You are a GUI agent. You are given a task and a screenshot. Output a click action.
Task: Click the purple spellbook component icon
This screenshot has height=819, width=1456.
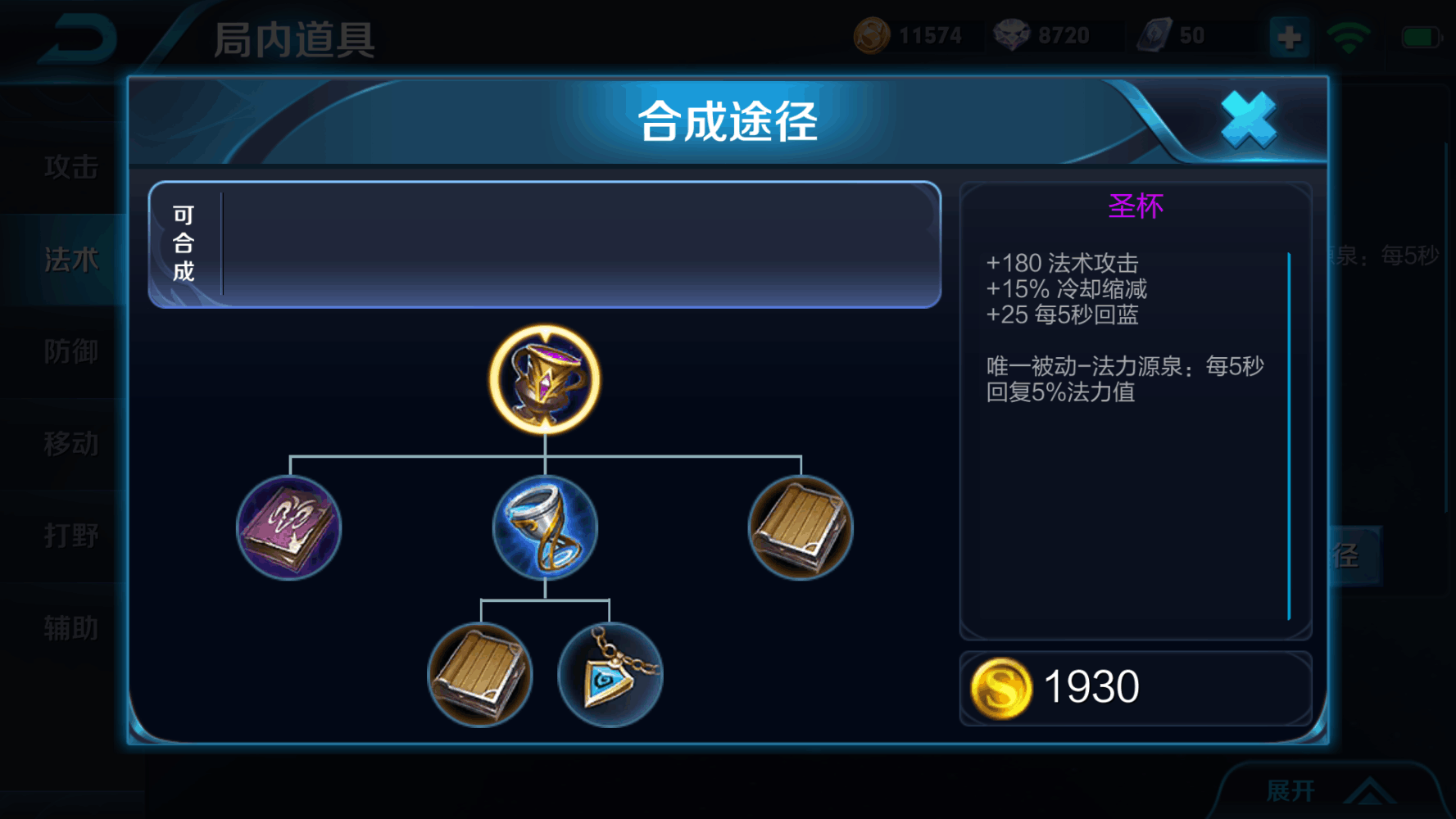point(288,527)
